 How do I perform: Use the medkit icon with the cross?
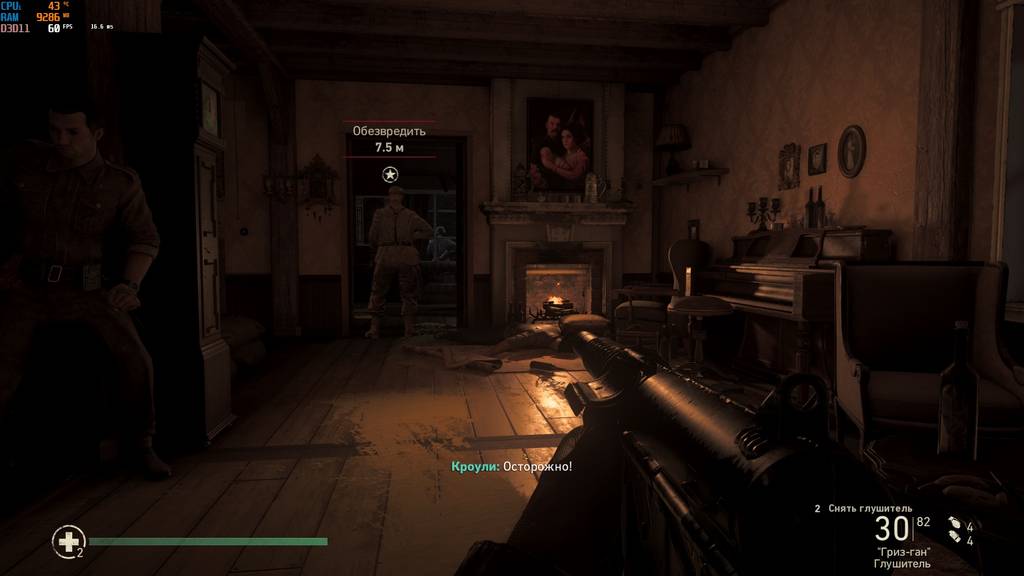[68, 542]
